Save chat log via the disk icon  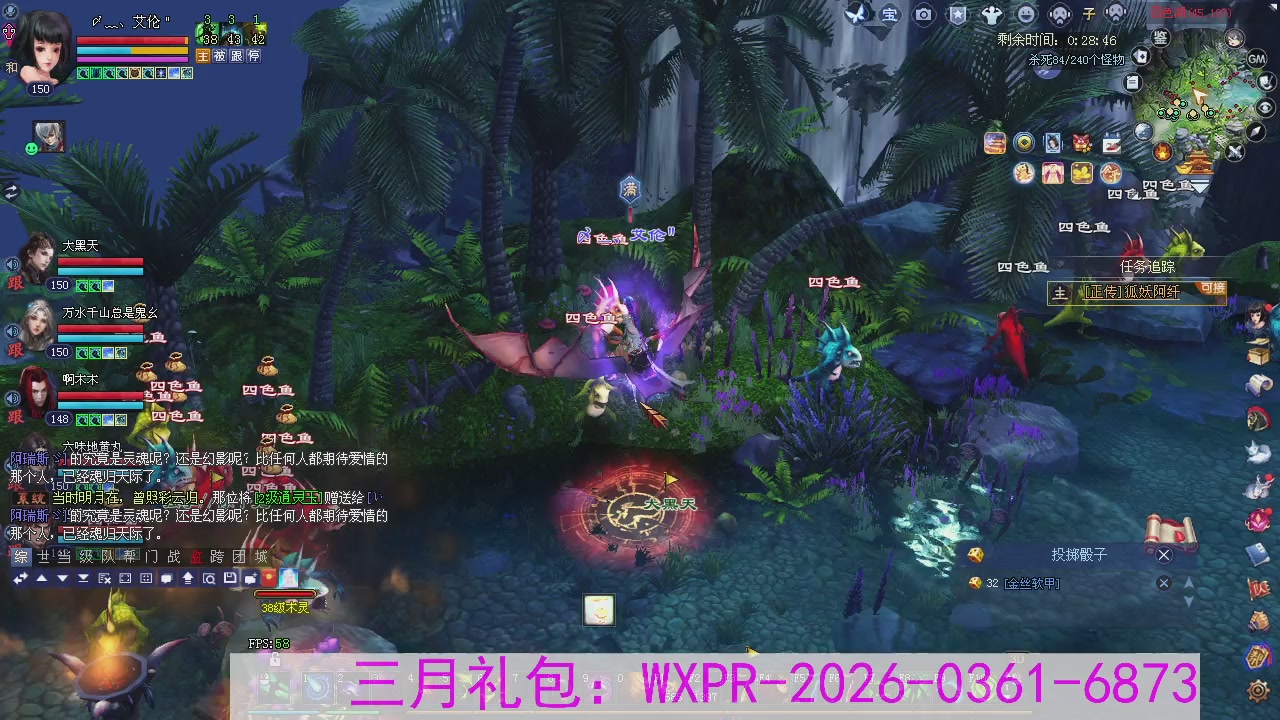pyautogui.click(x=231, y=578)
